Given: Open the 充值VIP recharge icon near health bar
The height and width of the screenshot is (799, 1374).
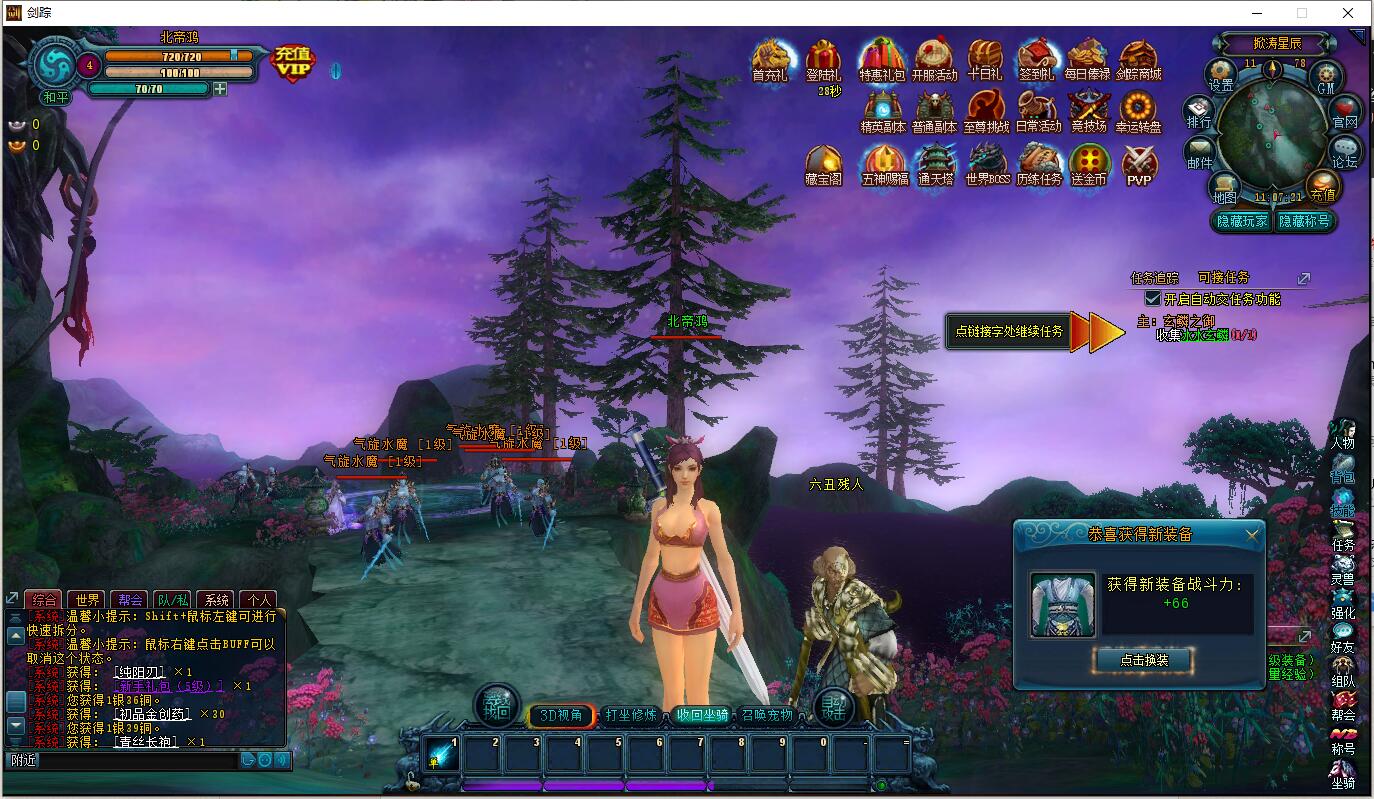Looking at the screenshot, I should 291,62.
